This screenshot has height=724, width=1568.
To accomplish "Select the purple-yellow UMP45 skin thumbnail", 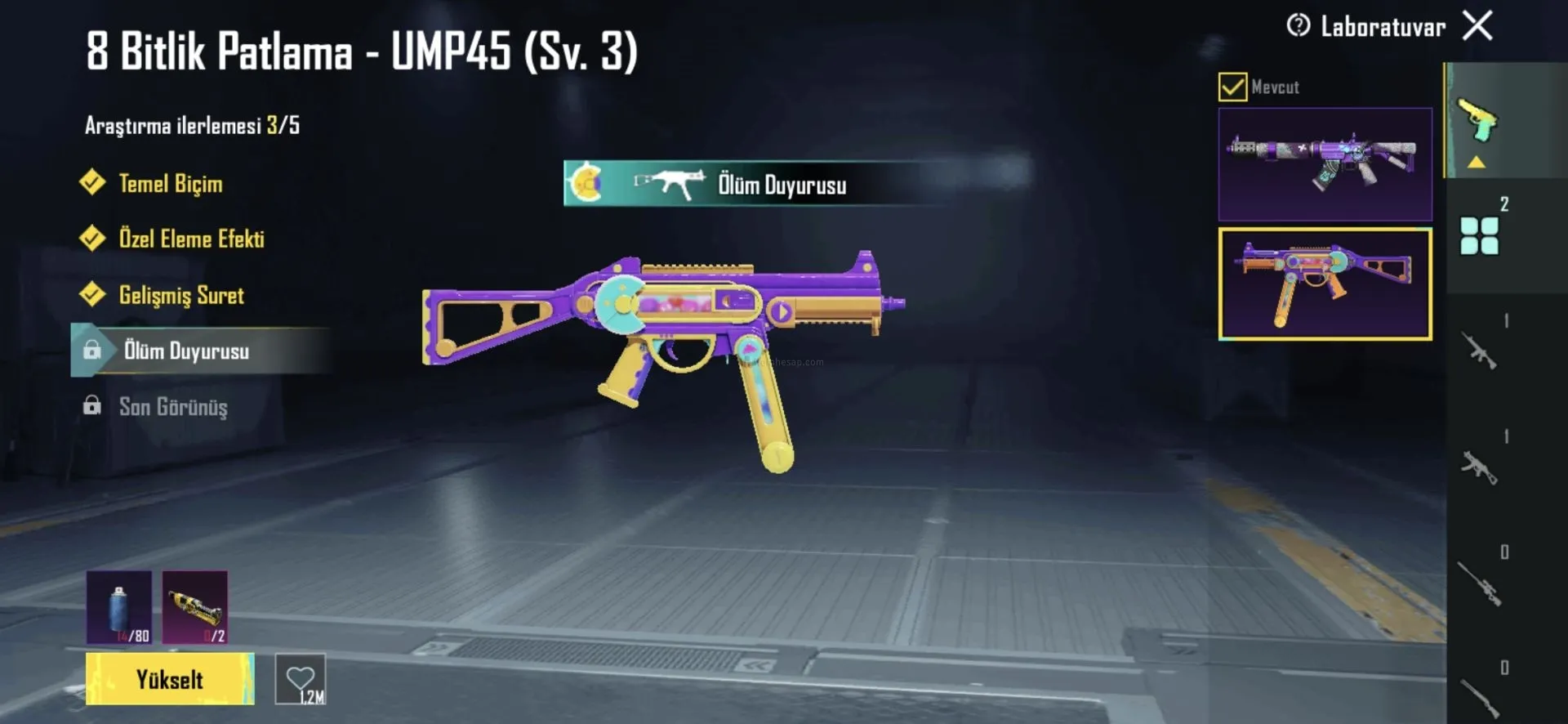I will 1325,284.
